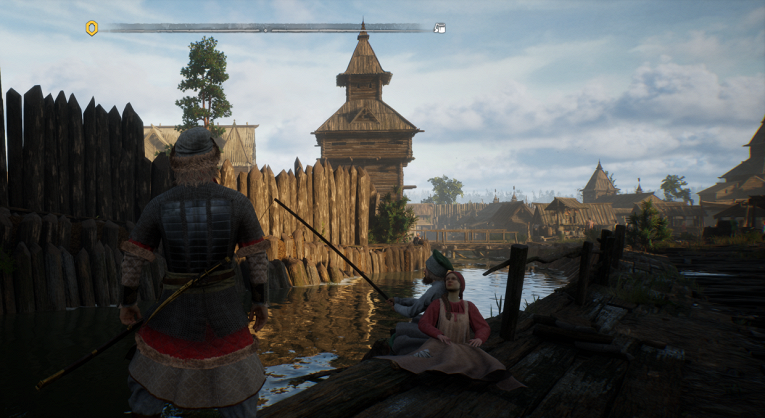Click the yellow shield marker on the compass
Screen dimensions: 765x418
point(92,28)
